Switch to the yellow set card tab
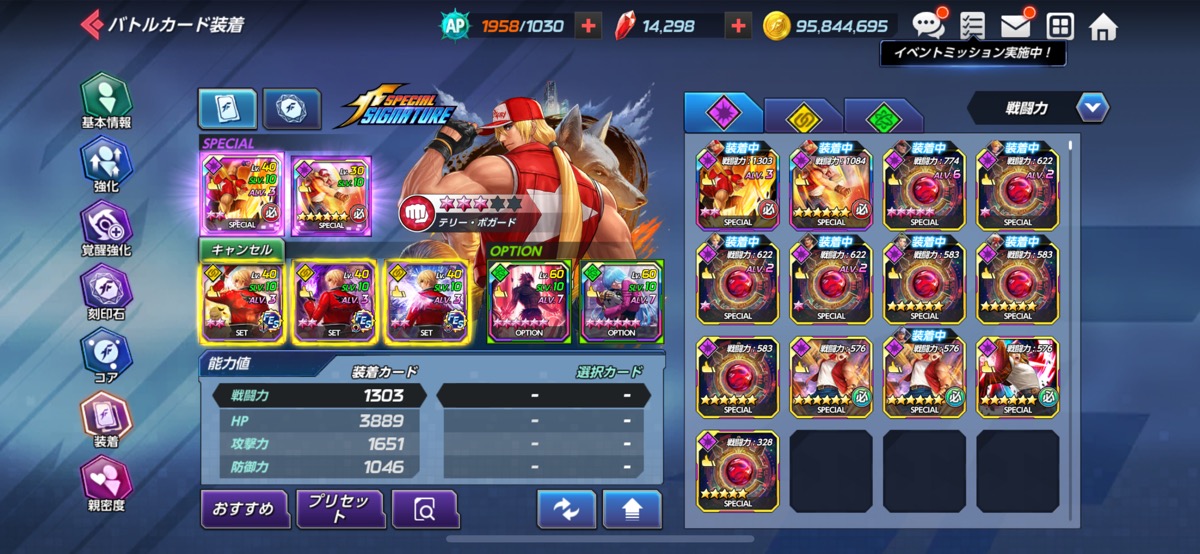The width and height of the screenshot is (1200, 554). tap(802, 116)
